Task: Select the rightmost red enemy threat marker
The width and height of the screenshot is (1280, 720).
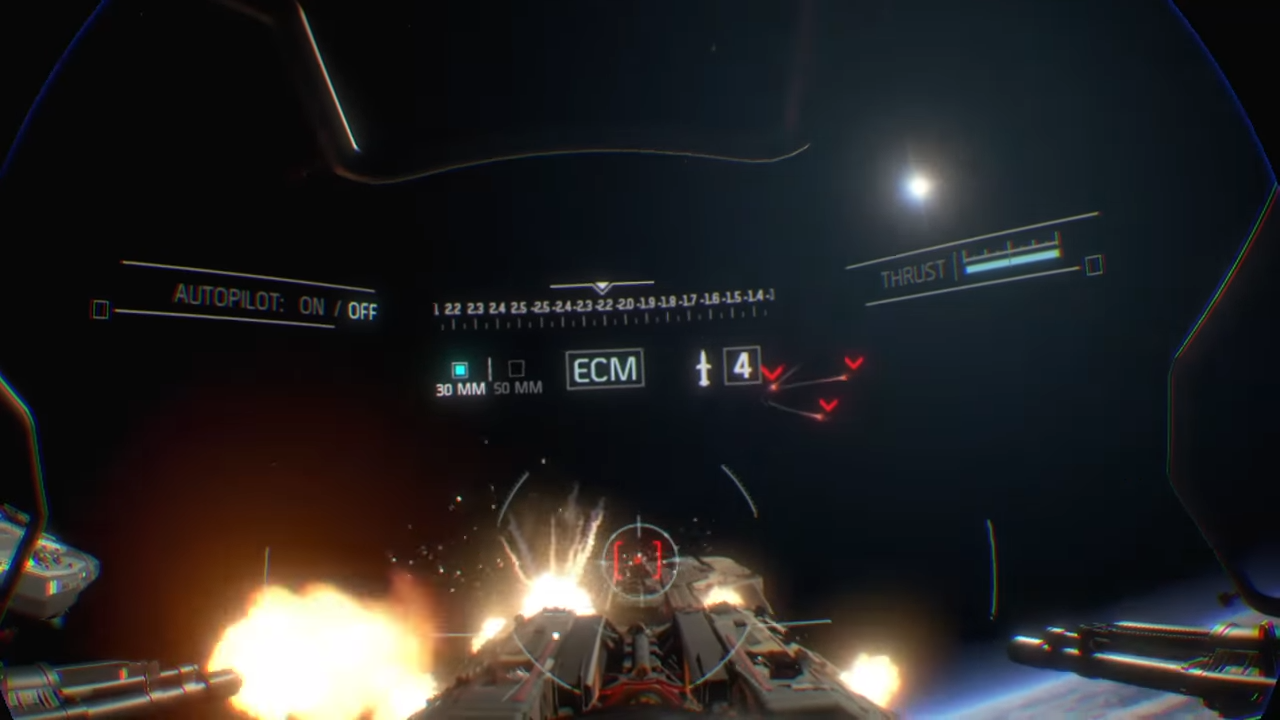Action: pos(853,362)
